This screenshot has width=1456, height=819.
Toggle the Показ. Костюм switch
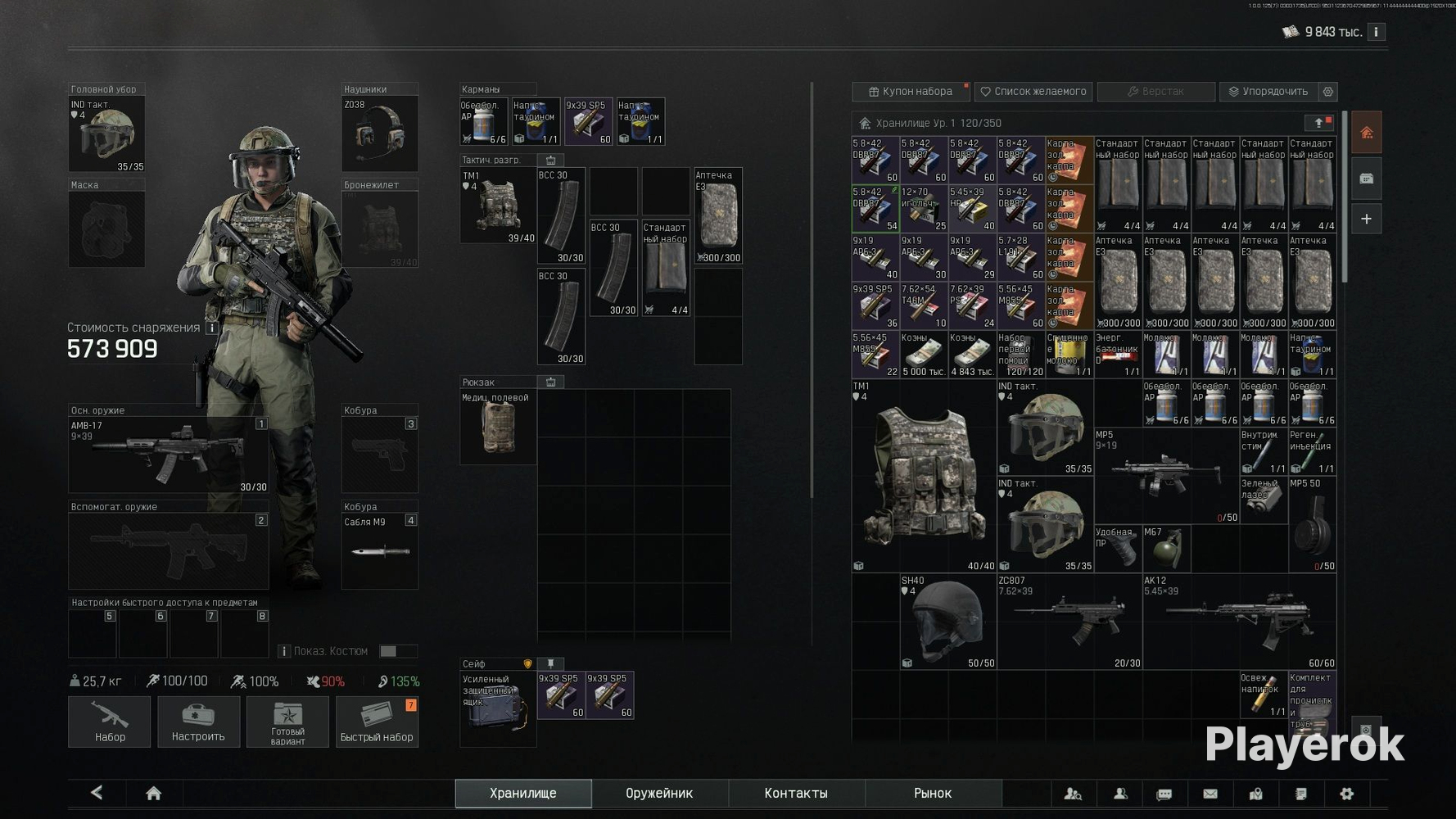click(398, 651)
